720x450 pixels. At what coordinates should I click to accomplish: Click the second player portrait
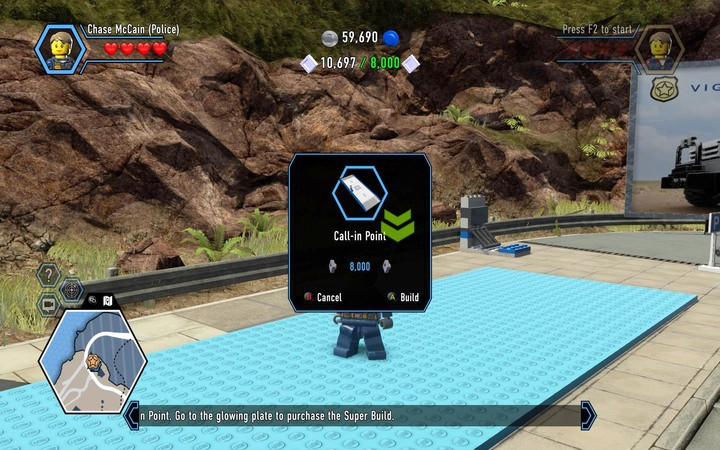pos(661,48)
